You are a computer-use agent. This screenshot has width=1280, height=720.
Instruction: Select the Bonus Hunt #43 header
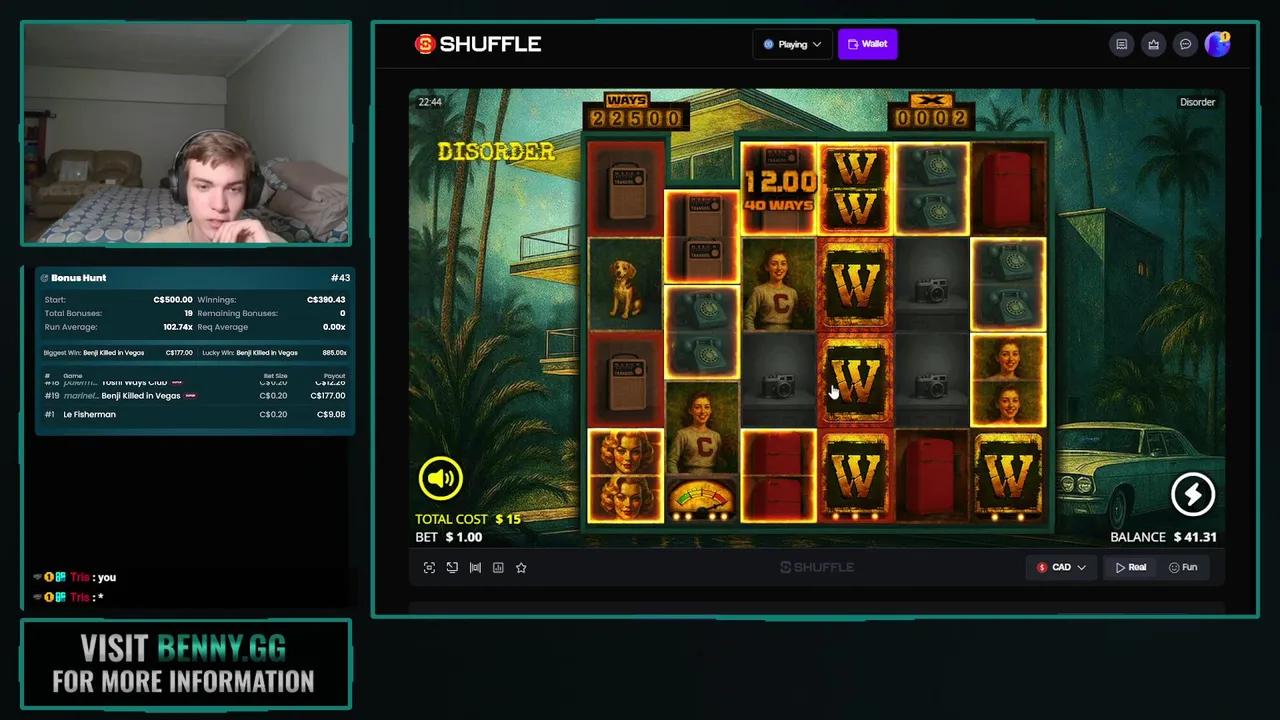click(341, 277)
